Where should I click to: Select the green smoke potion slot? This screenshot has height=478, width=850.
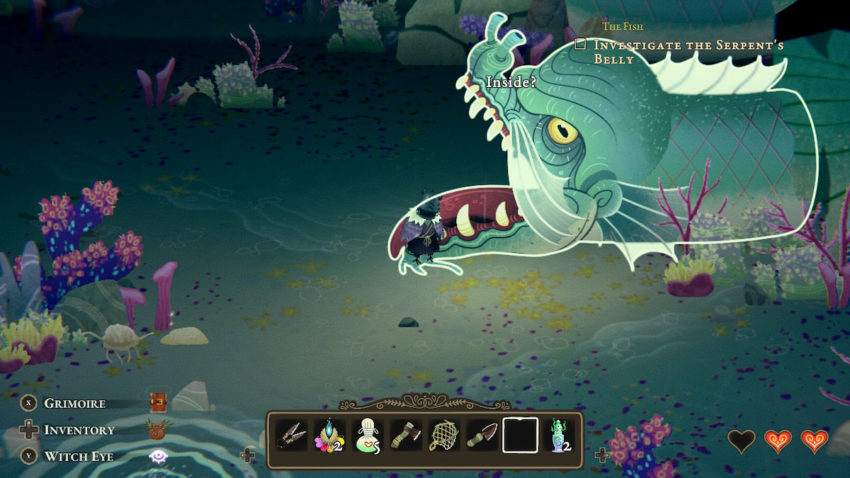(558, 436)
